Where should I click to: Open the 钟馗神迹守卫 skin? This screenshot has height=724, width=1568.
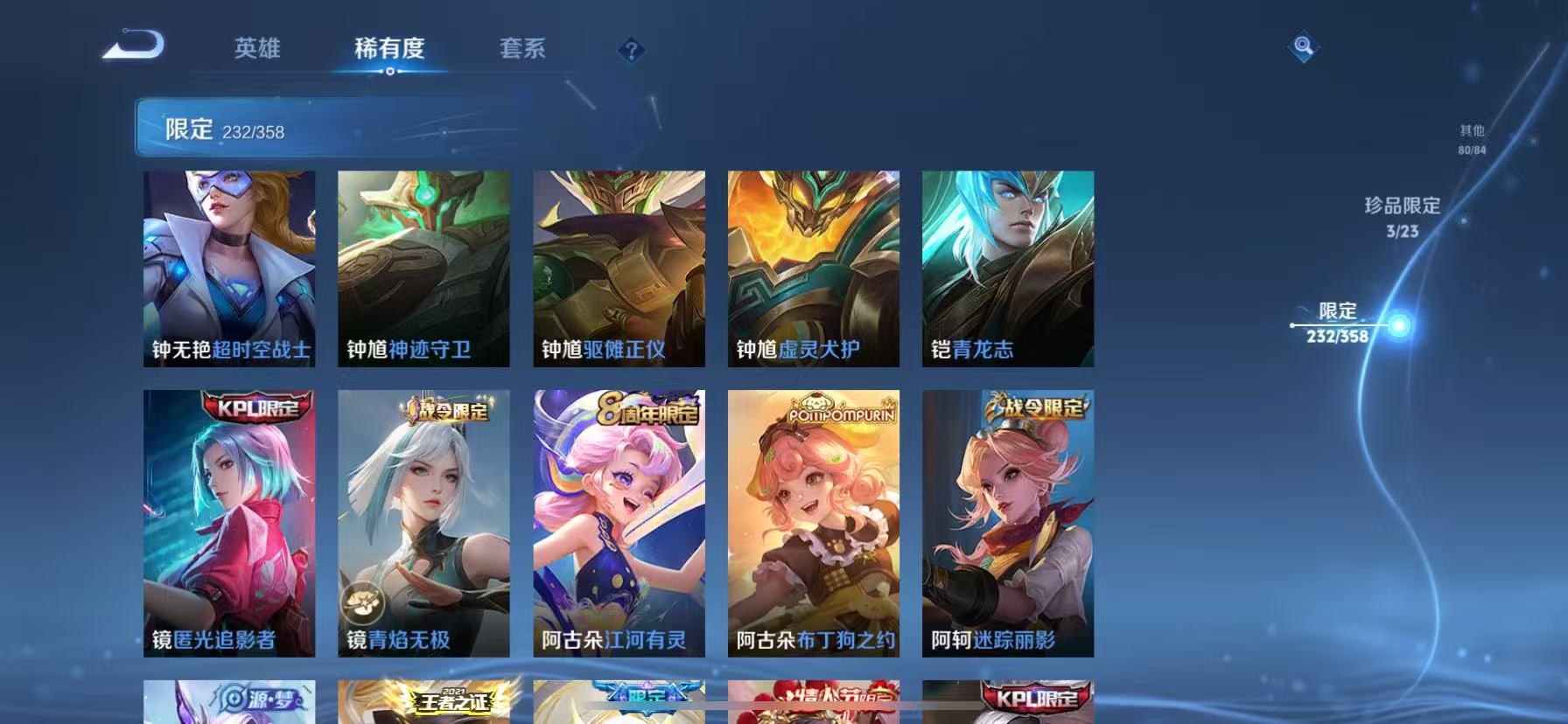tap(423, 267)
